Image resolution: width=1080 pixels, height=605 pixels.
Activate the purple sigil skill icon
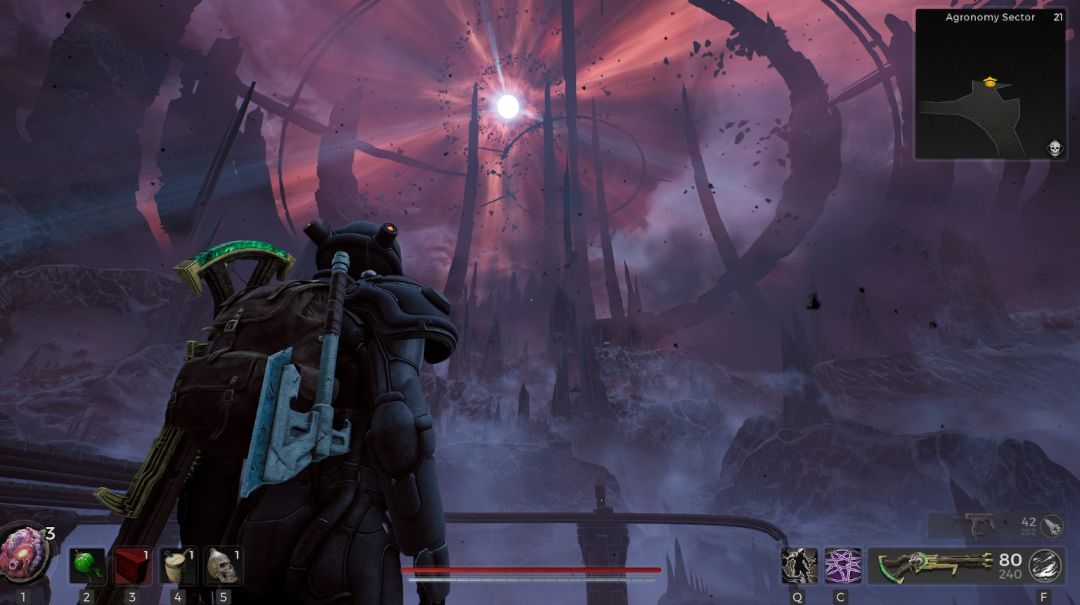tap(842, 566)
